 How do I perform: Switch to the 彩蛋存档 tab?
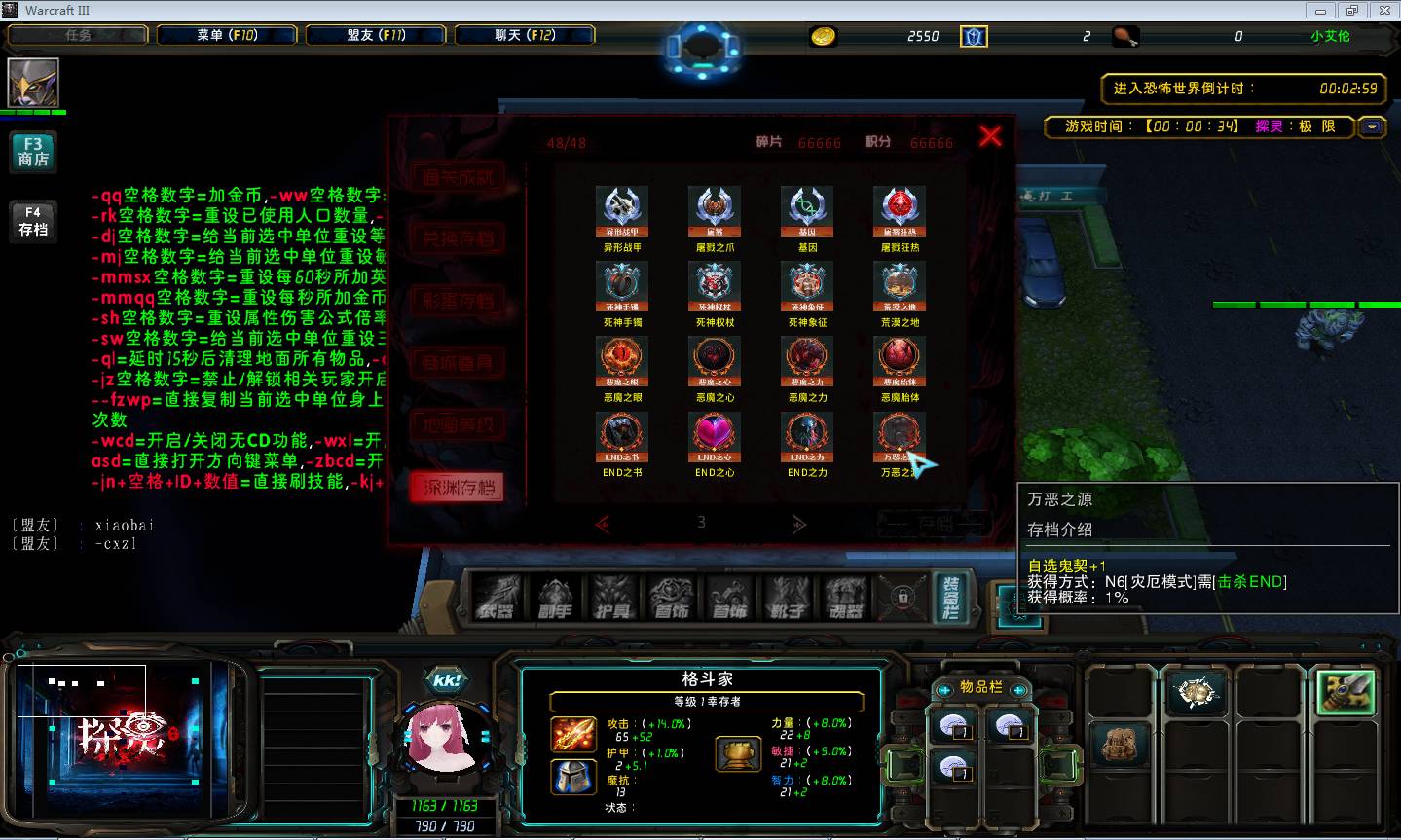458,301
